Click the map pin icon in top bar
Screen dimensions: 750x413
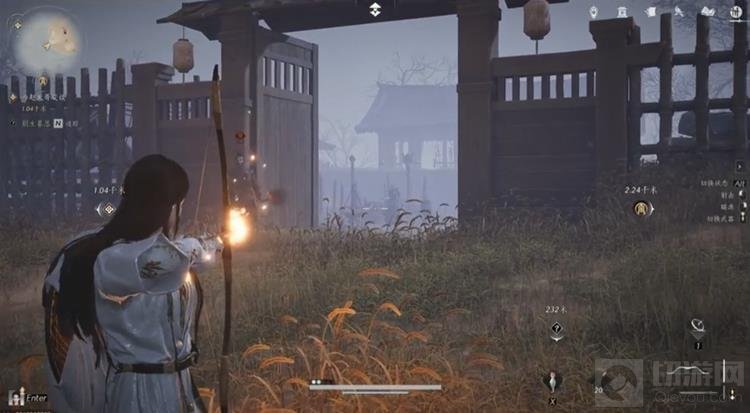[x=594, y=12]
